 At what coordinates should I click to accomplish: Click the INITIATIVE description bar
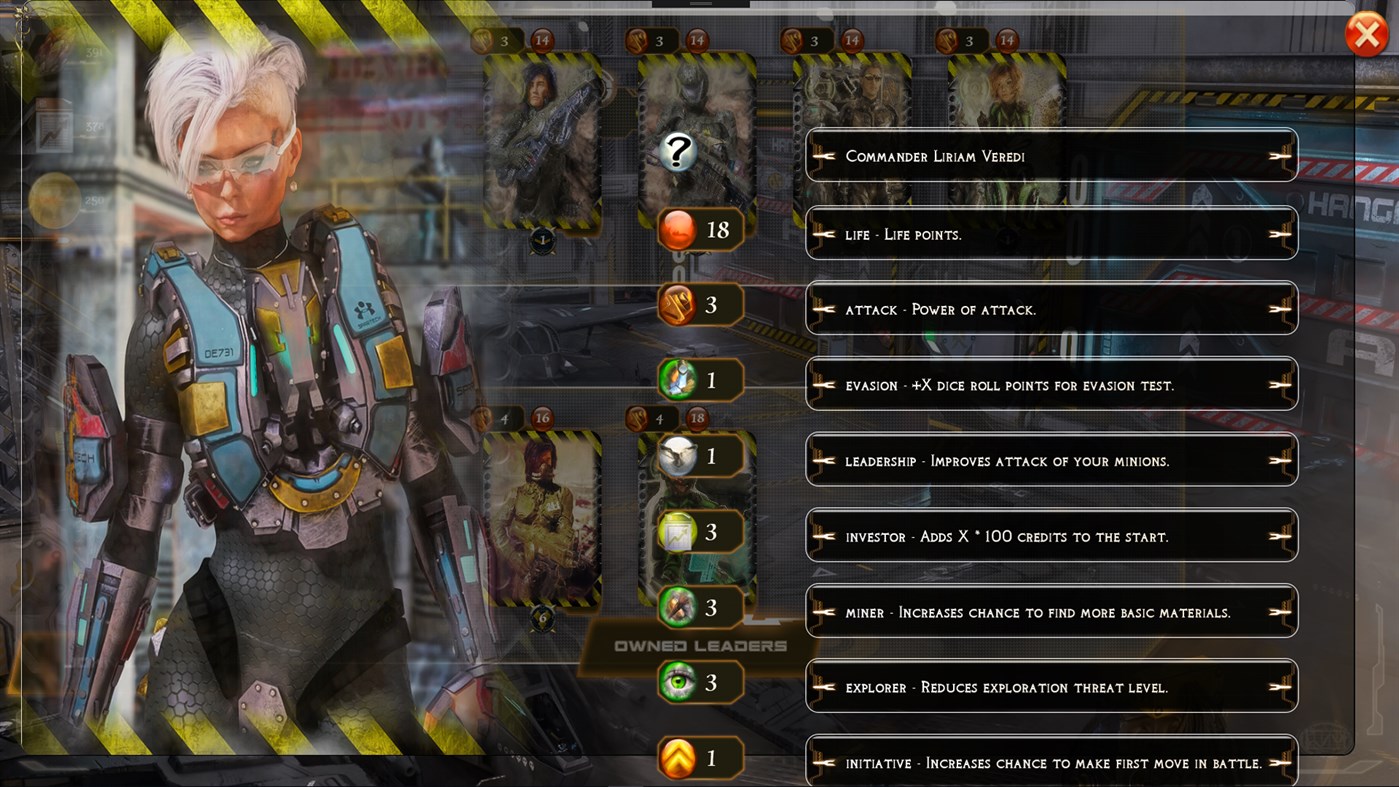click(x=1050, y=762)
